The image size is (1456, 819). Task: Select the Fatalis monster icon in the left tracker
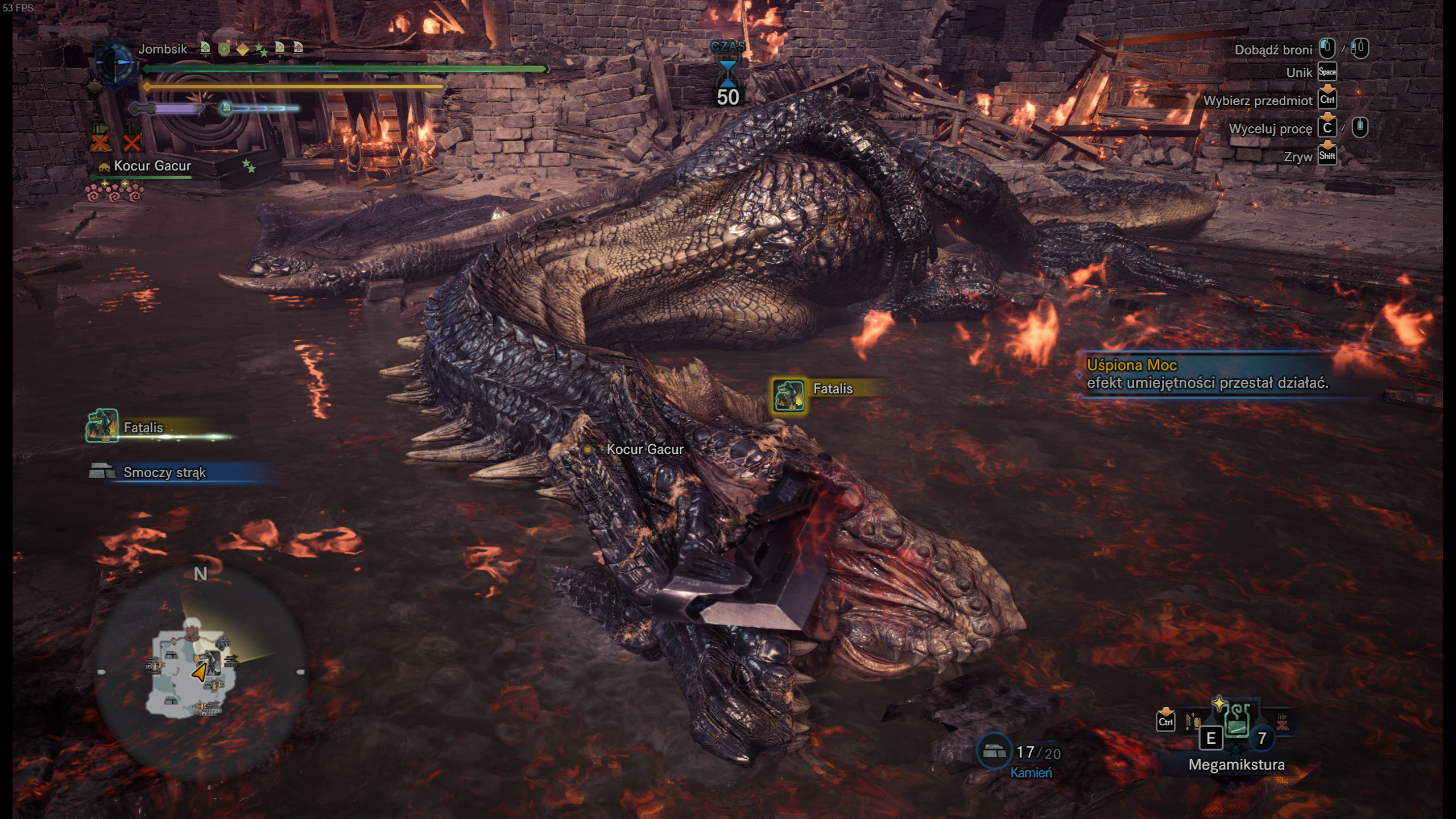pyautogui.click(x=102, y=425)
